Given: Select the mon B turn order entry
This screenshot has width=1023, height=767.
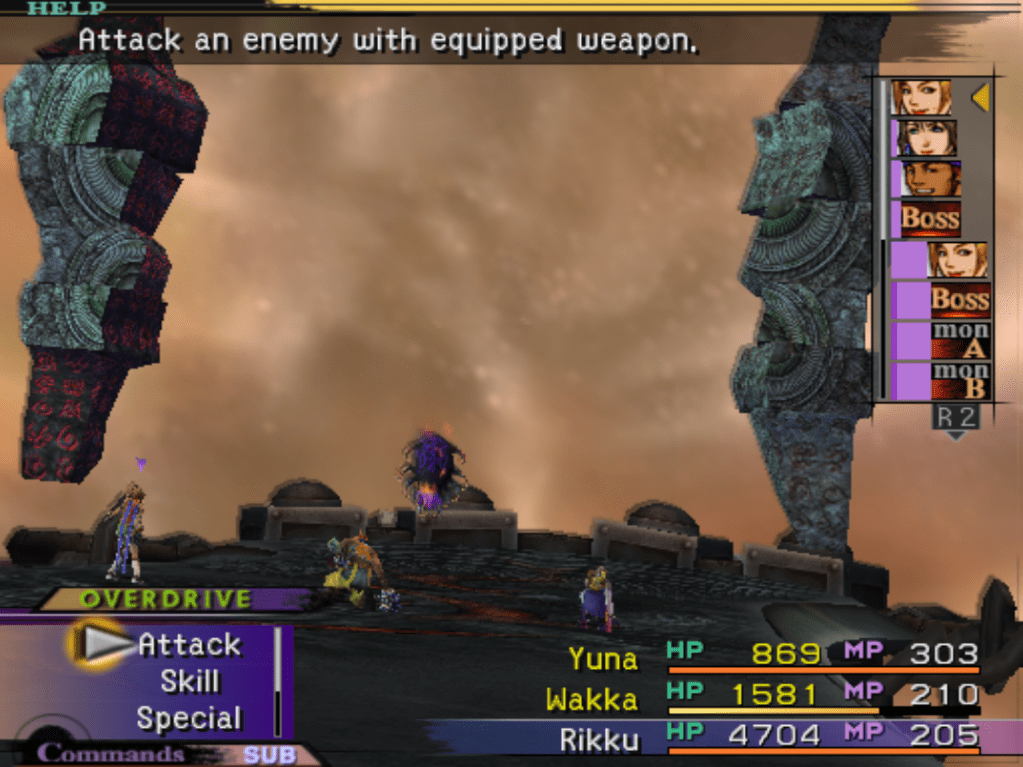Looking at the screenshot, I should [x=960, y=381].
